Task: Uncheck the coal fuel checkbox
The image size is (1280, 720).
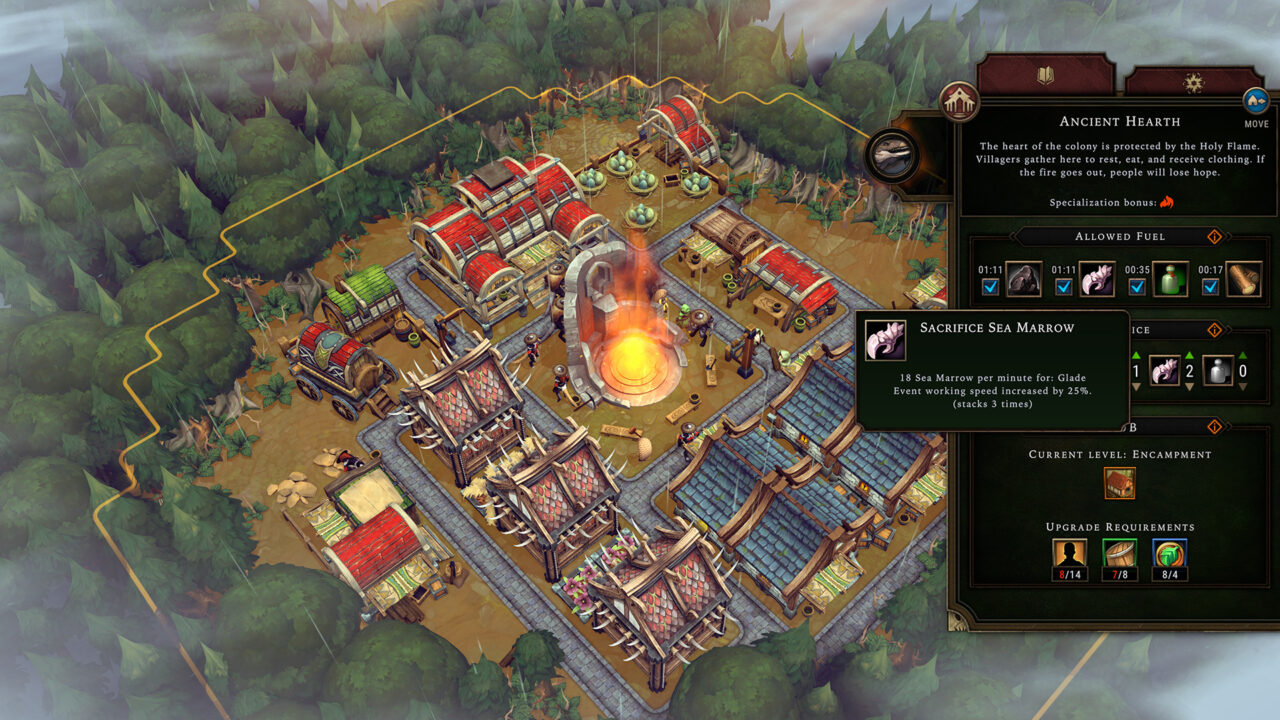Action: pyautogui.click(x=990, y=288)
